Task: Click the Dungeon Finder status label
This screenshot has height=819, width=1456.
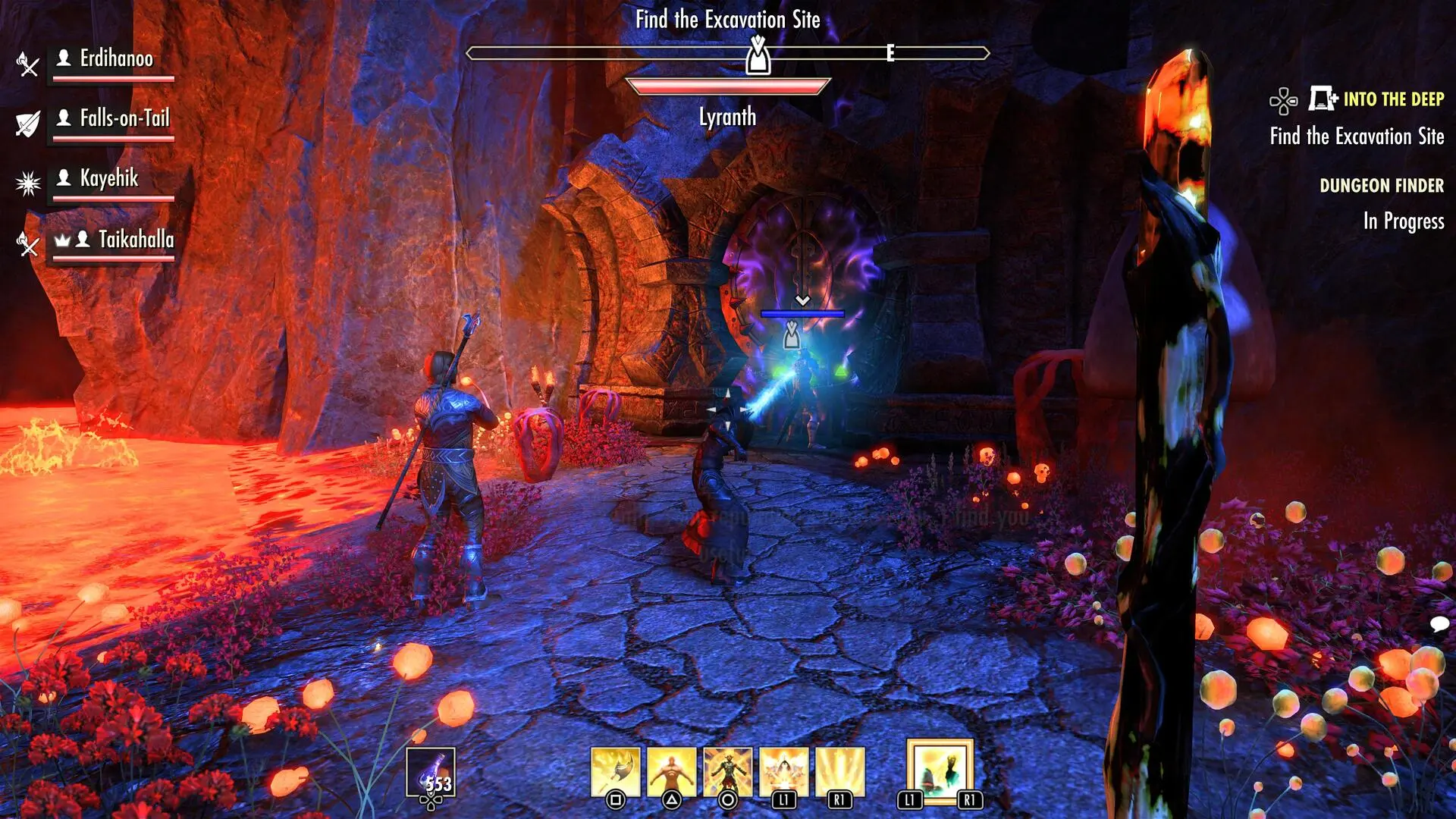Action: (x=1381, y=186)
